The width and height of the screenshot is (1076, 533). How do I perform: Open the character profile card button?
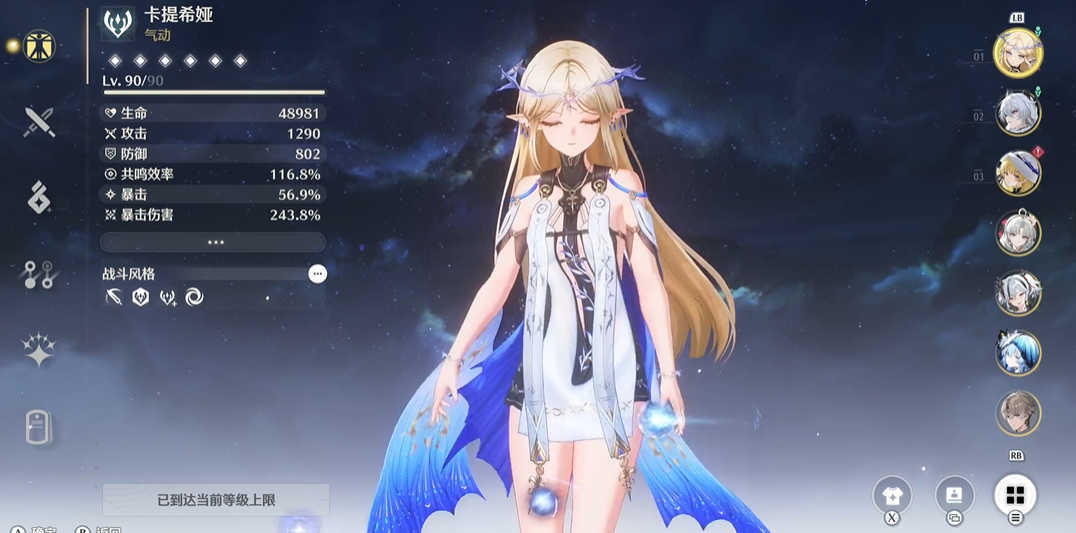pos(954,495)
